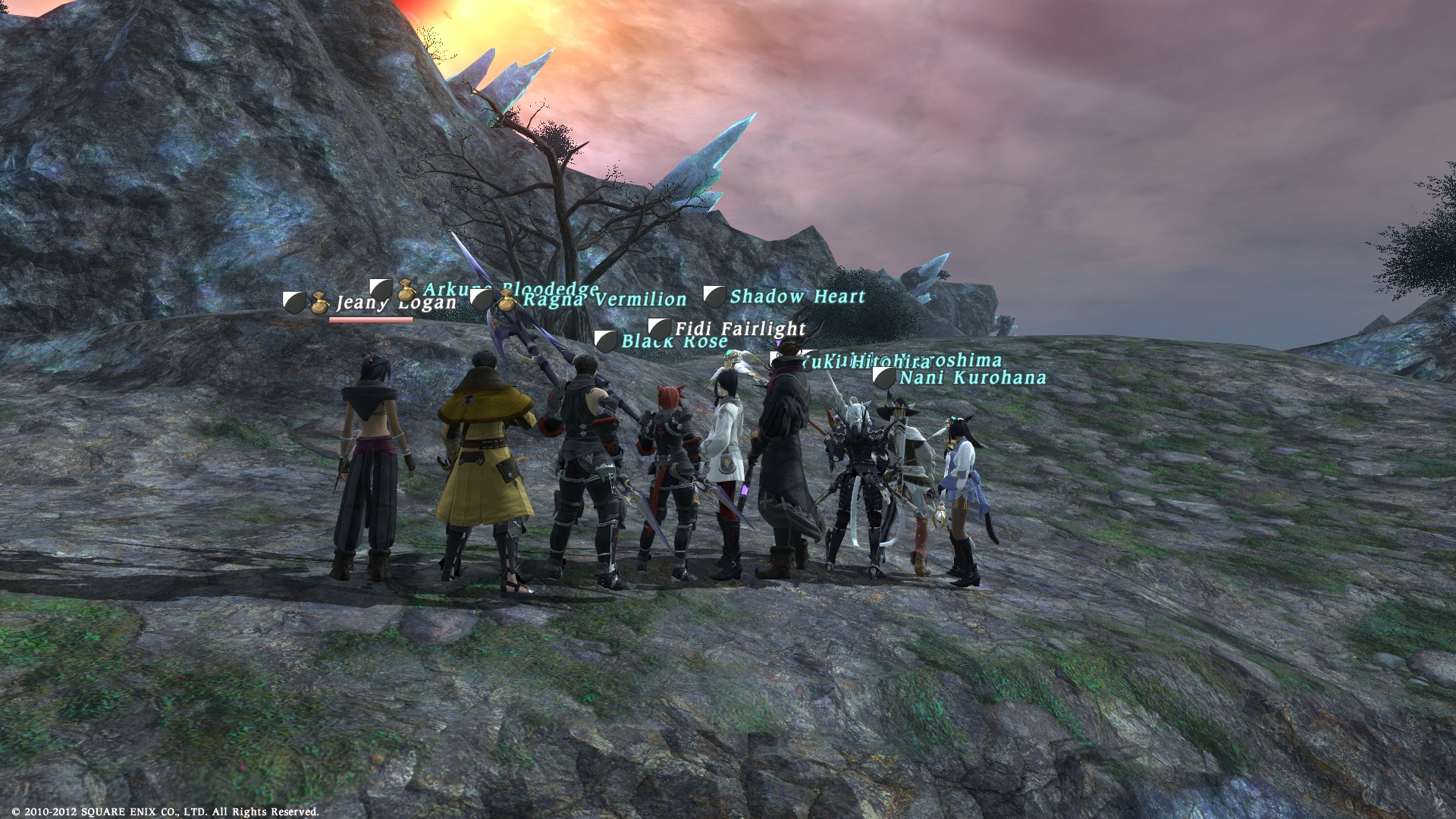Image resolution: width=1456 pixels, height=819 pixels.
Task: Target the Black Rose nameplate
Action: tap(673, 343)
